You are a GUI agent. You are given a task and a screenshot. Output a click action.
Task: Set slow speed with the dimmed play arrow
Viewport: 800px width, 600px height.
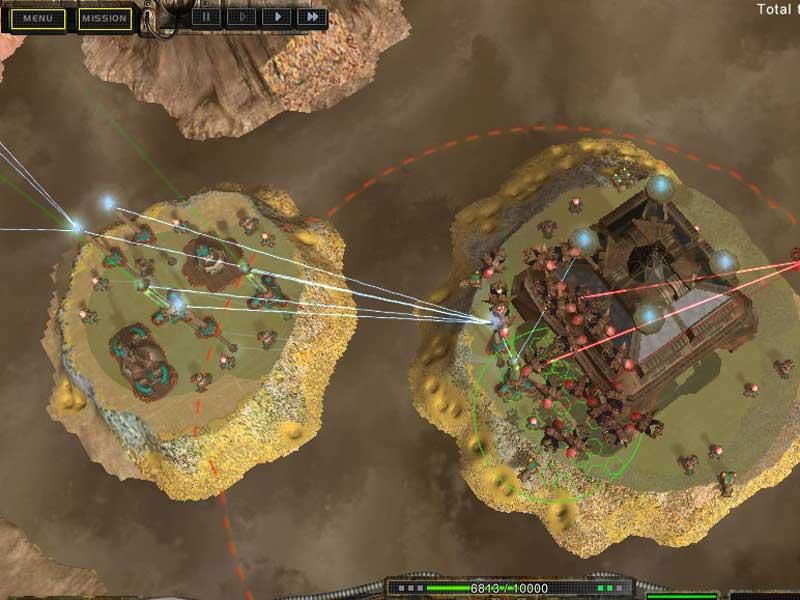(x=240, y=17)
